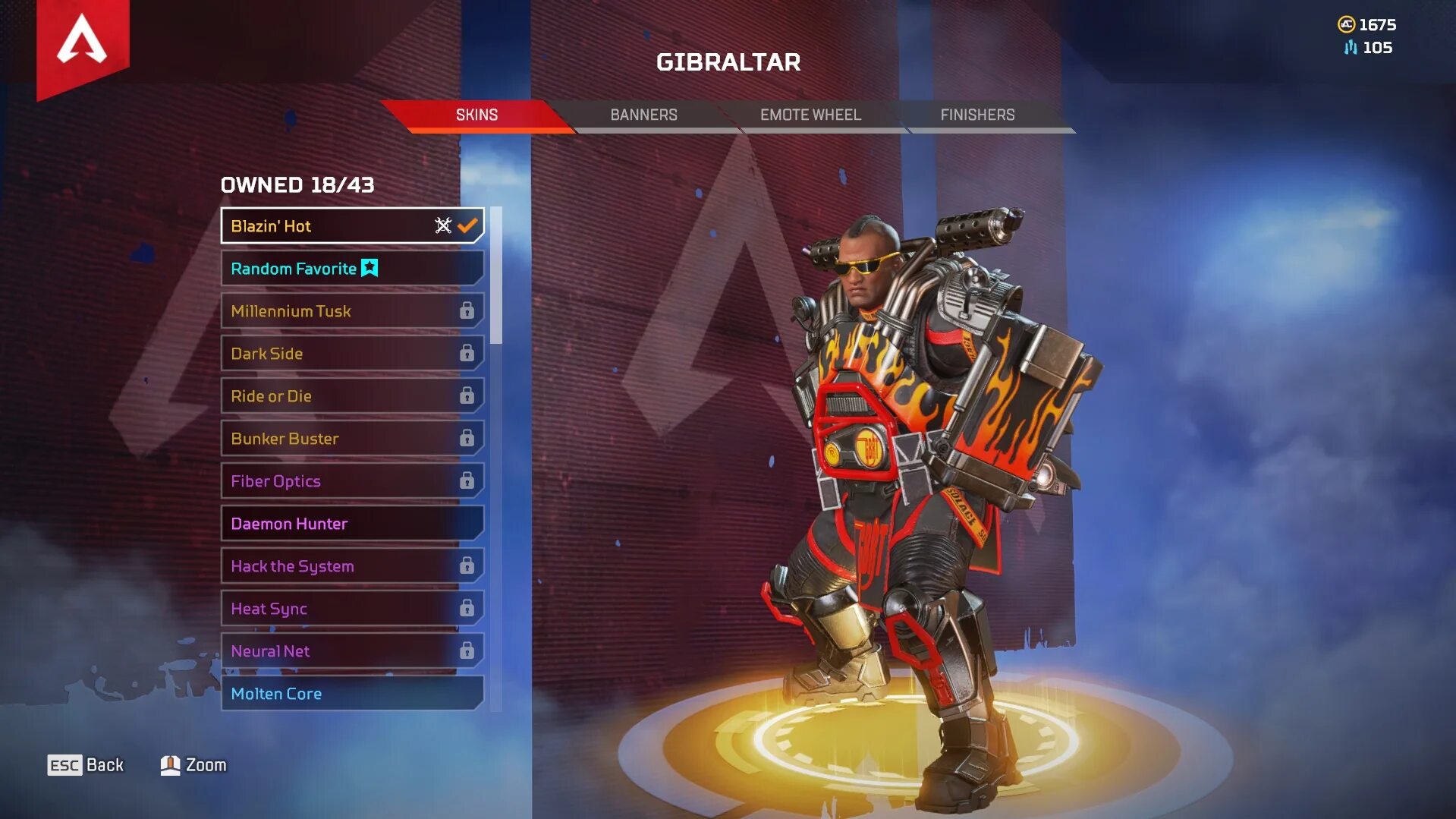Click the Apex Legends logo banner
The height and width of the screenshot is (819, 1456).
(x=83, y=43)
